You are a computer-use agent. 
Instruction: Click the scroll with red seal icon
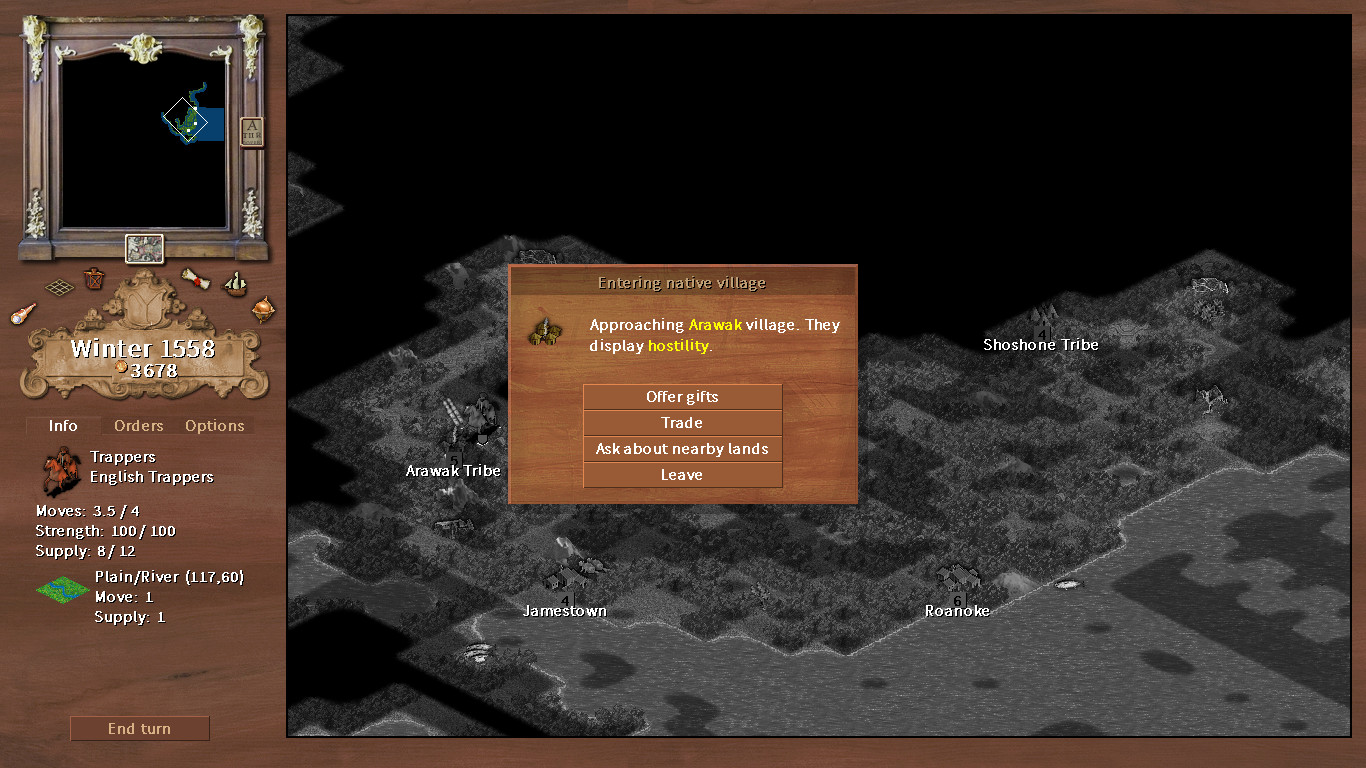click(196, 278)
